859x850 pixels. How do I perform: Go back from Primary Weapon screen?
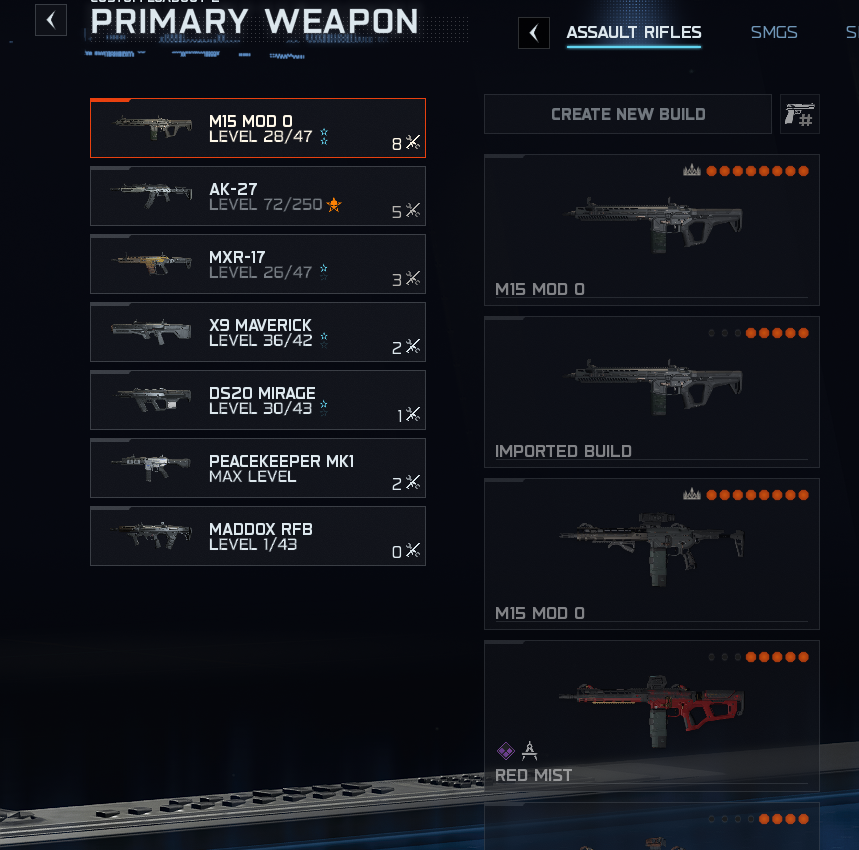pos(51,19)
